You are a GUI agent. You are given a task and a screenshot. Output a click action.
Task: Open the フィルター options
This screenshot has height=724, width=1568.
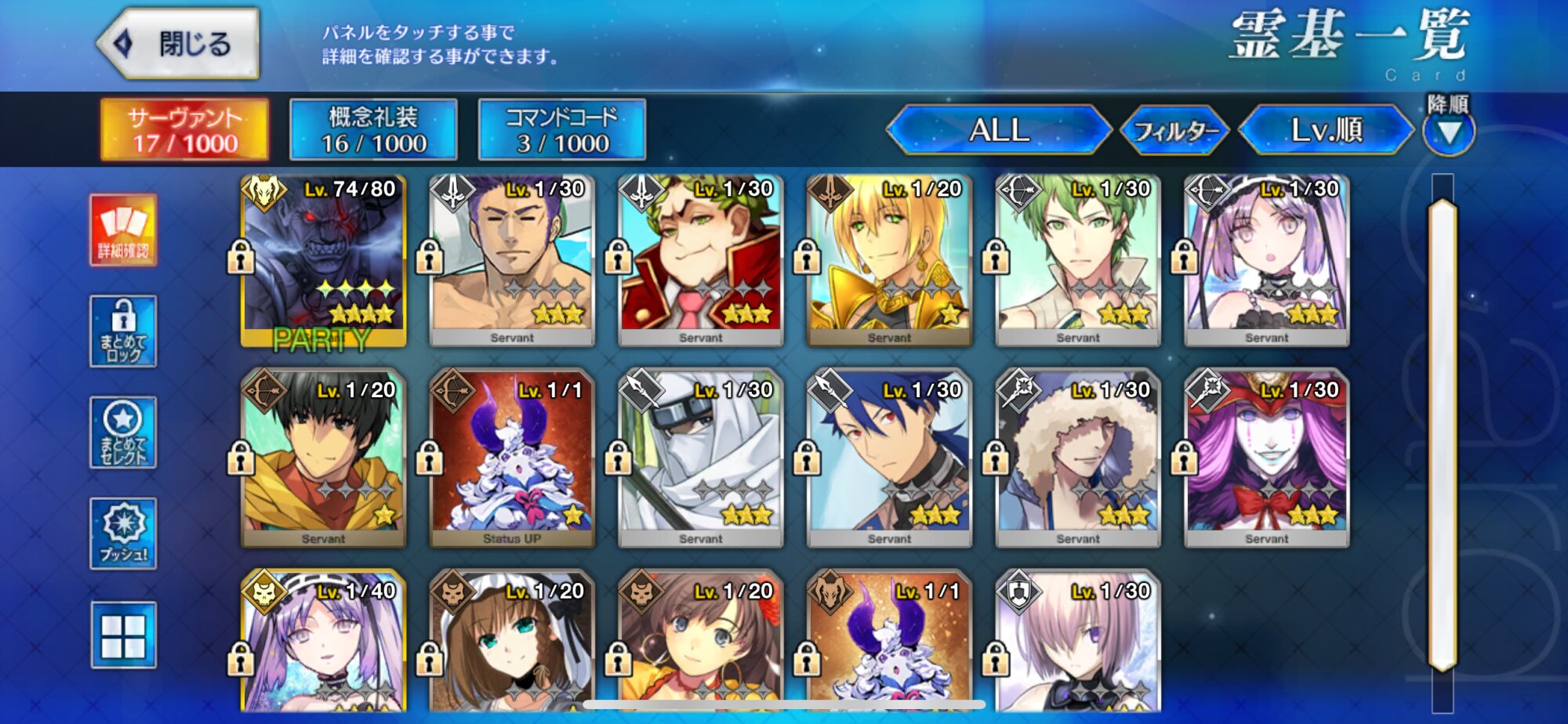[1175, 130]
